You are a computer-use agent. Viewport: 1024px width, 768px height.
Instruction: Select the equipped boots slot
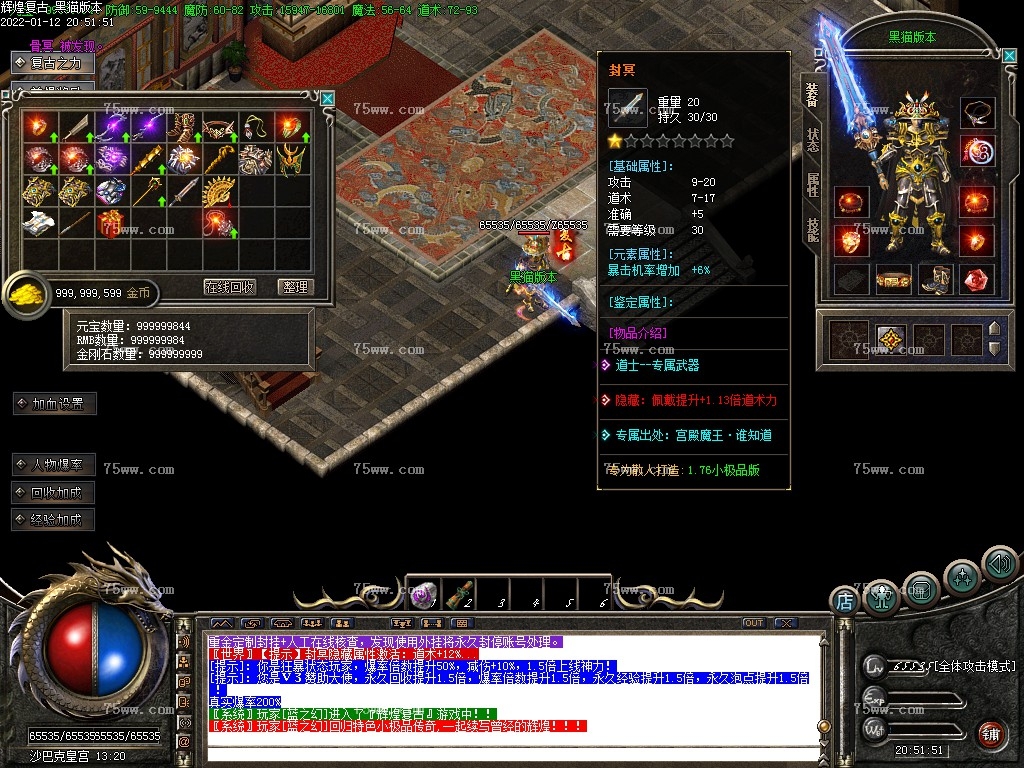pos(935,279)
